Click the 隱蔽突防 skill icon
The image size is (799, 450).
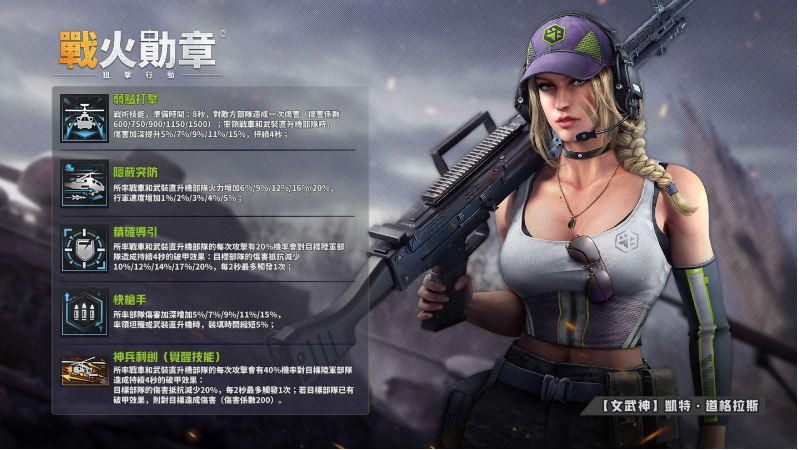(83, 182)
